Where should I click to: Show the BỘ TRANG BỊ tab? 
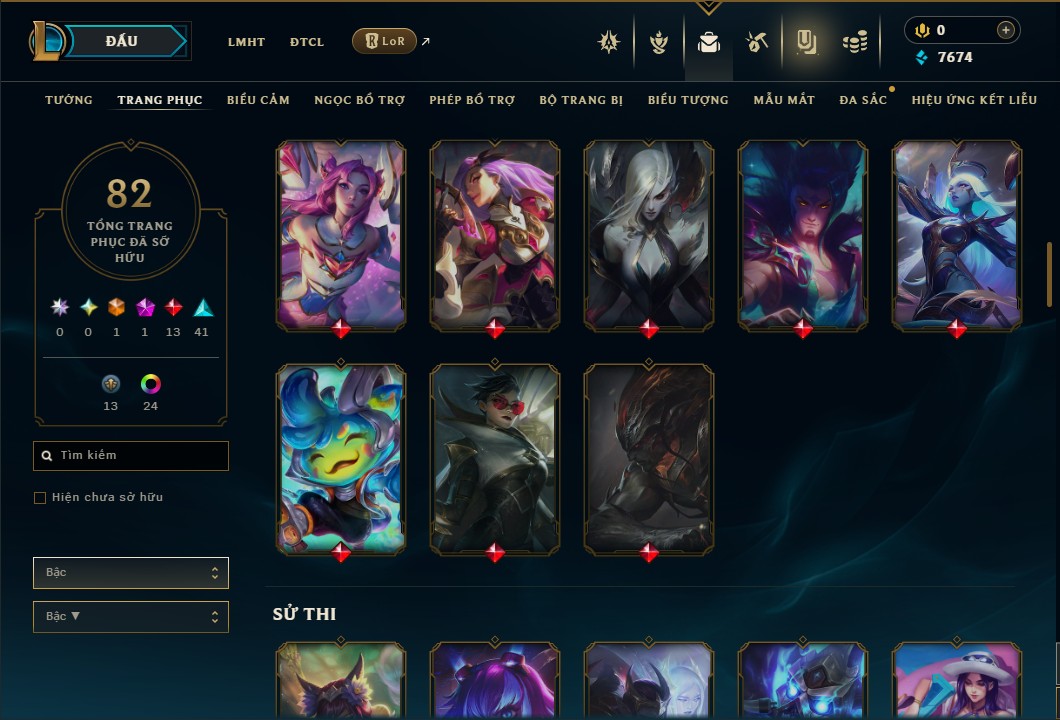581,100
